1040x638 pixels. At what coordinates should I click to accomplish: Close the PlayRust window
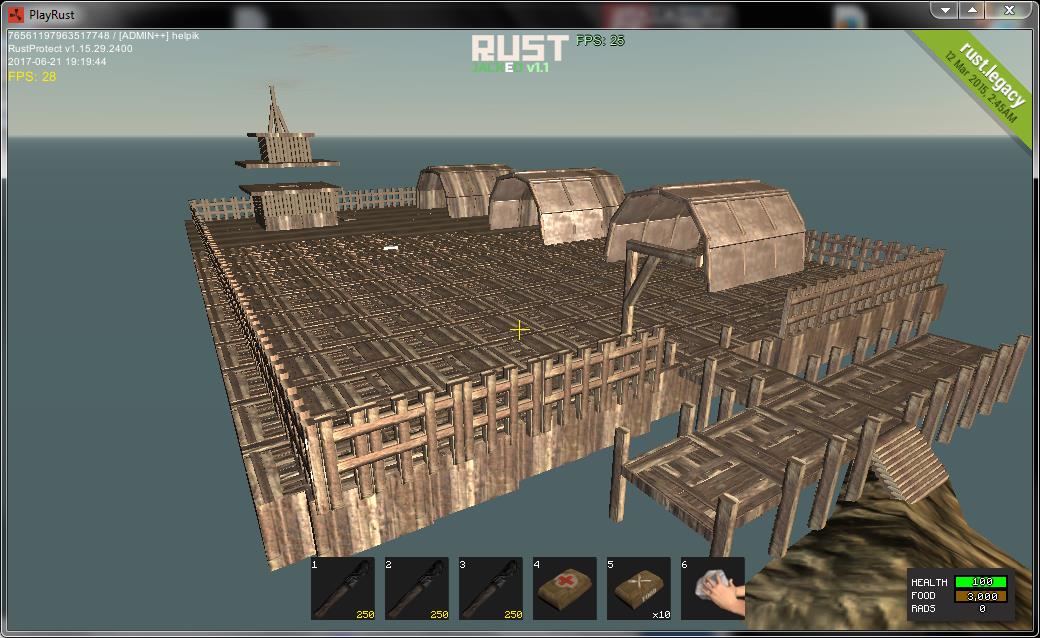tap(1012, 10)
